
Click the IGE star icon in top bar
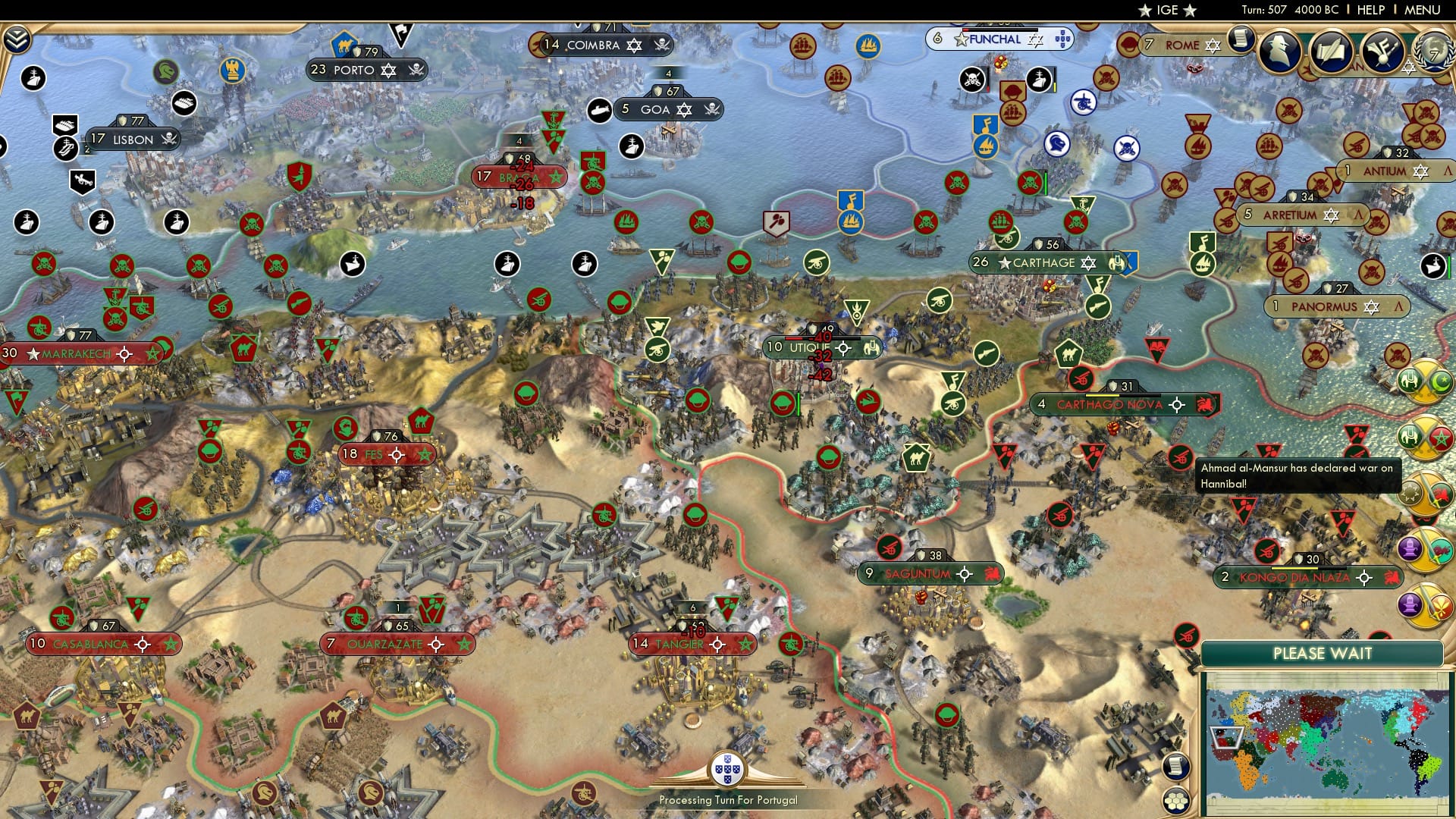click(1147, 11)
